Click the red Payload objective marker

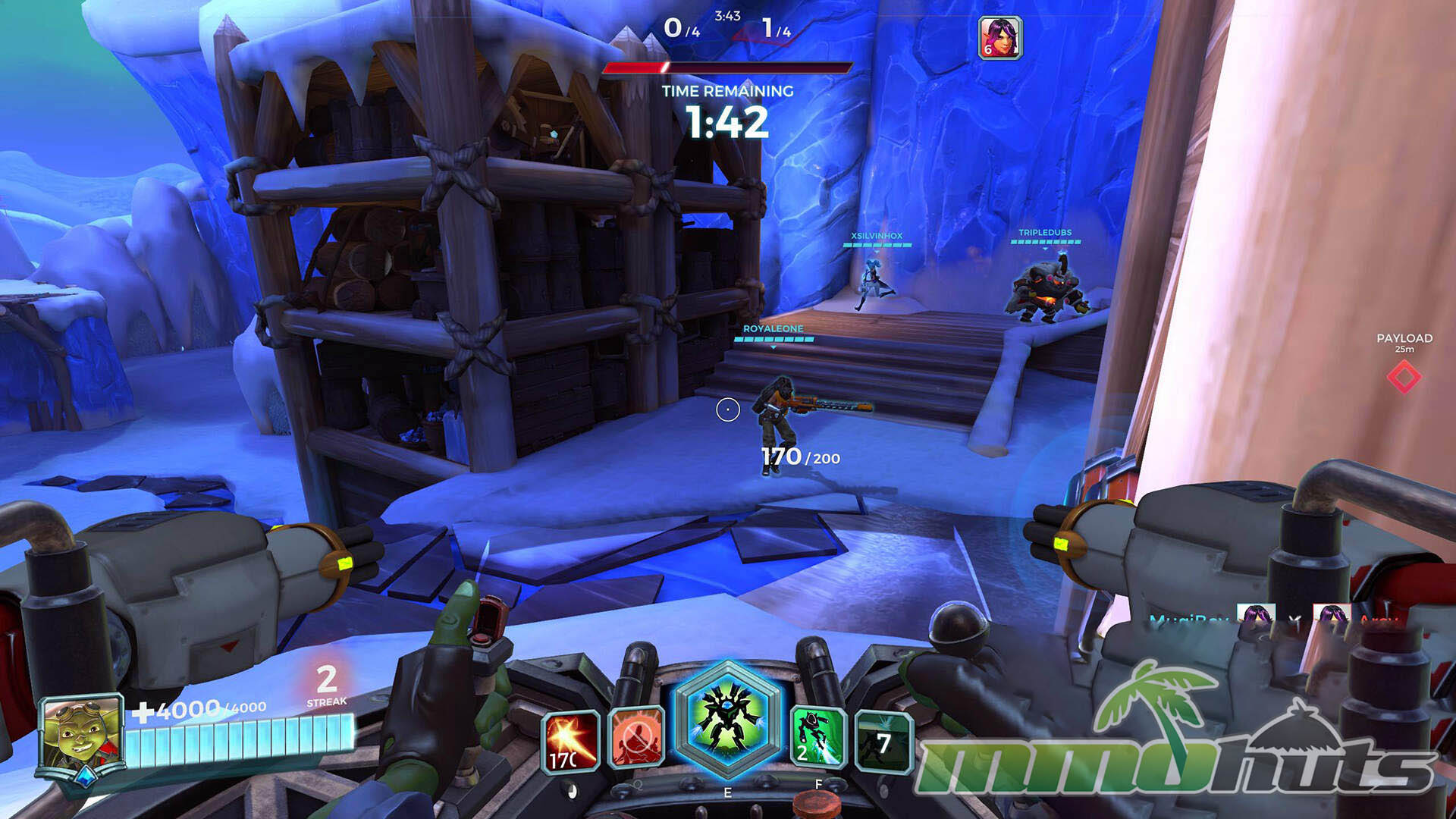point(1404,376)
